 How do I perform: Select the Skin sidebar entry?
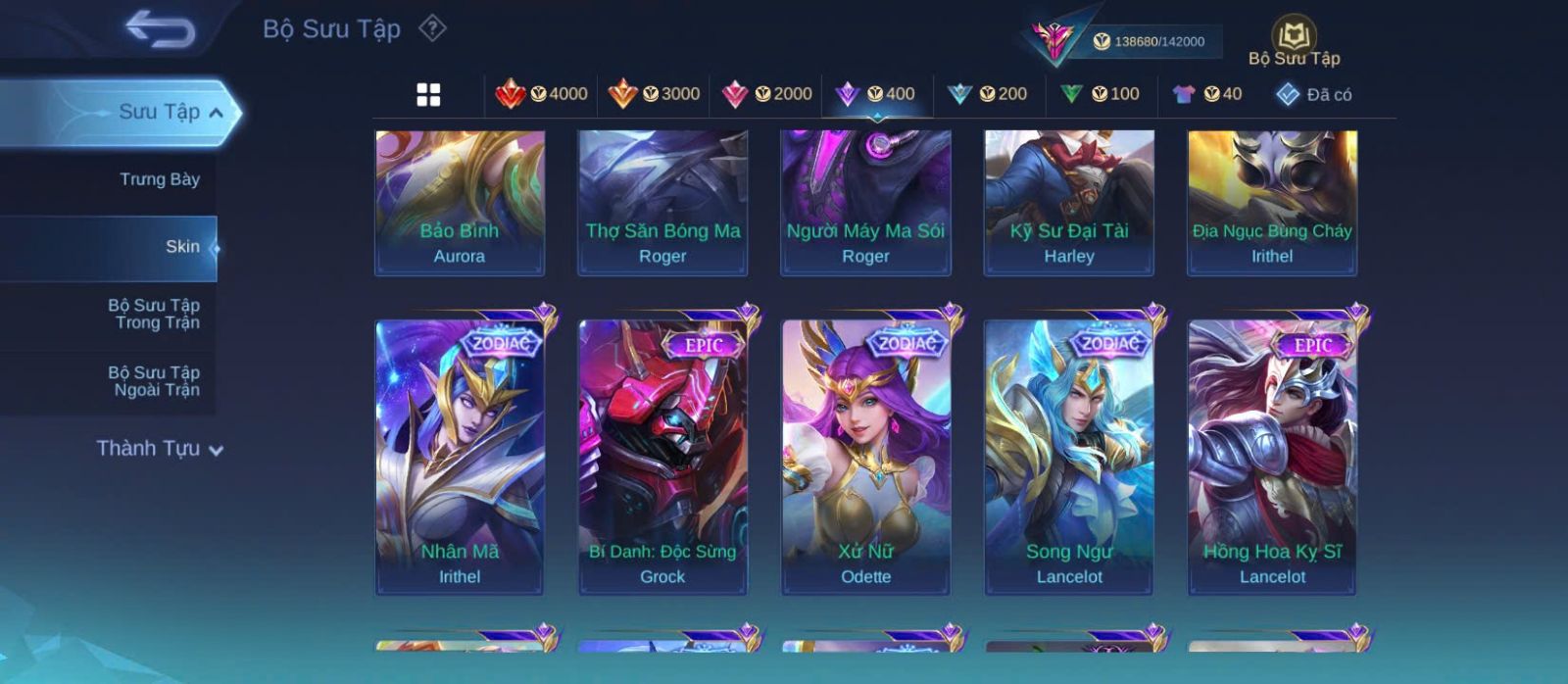(x=181, y=247)
